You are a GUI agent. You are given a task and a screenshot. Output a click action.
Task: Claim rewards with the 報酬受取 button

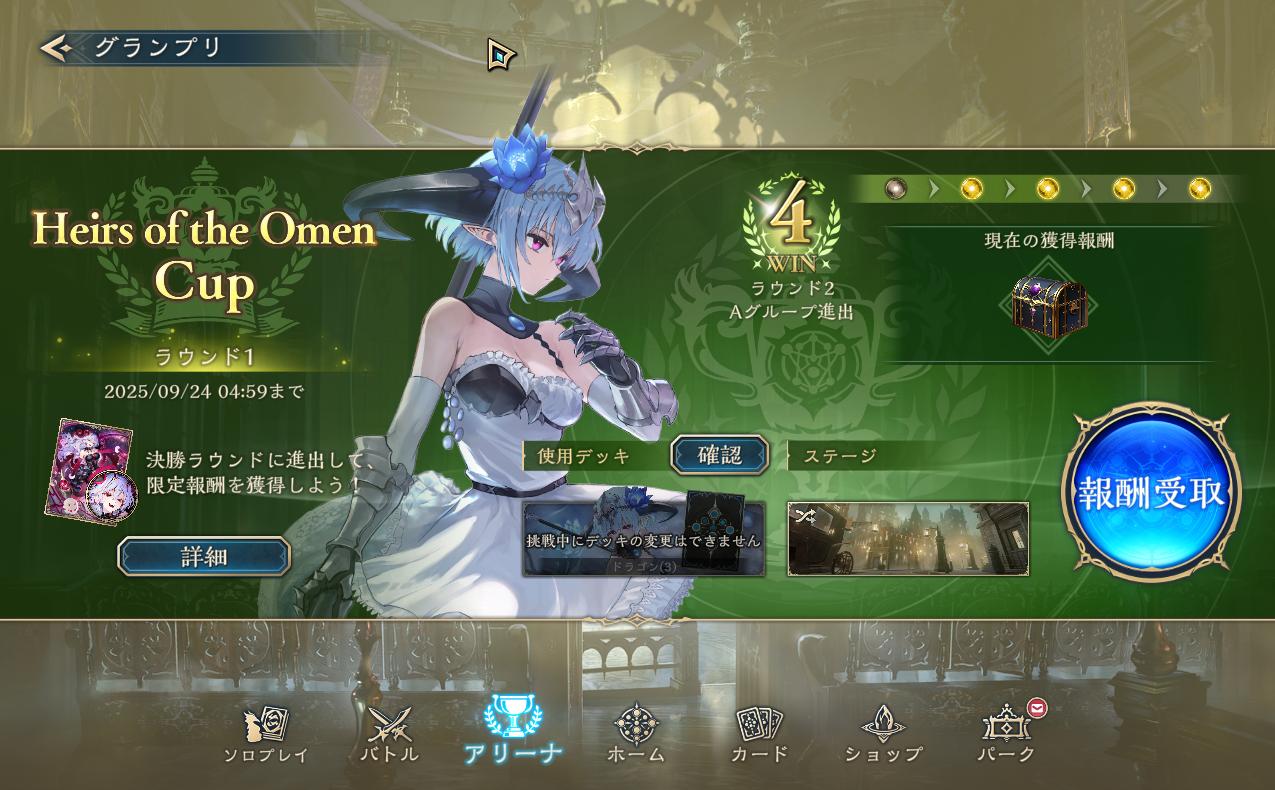pyautogui.click(x=1151, y=493)
